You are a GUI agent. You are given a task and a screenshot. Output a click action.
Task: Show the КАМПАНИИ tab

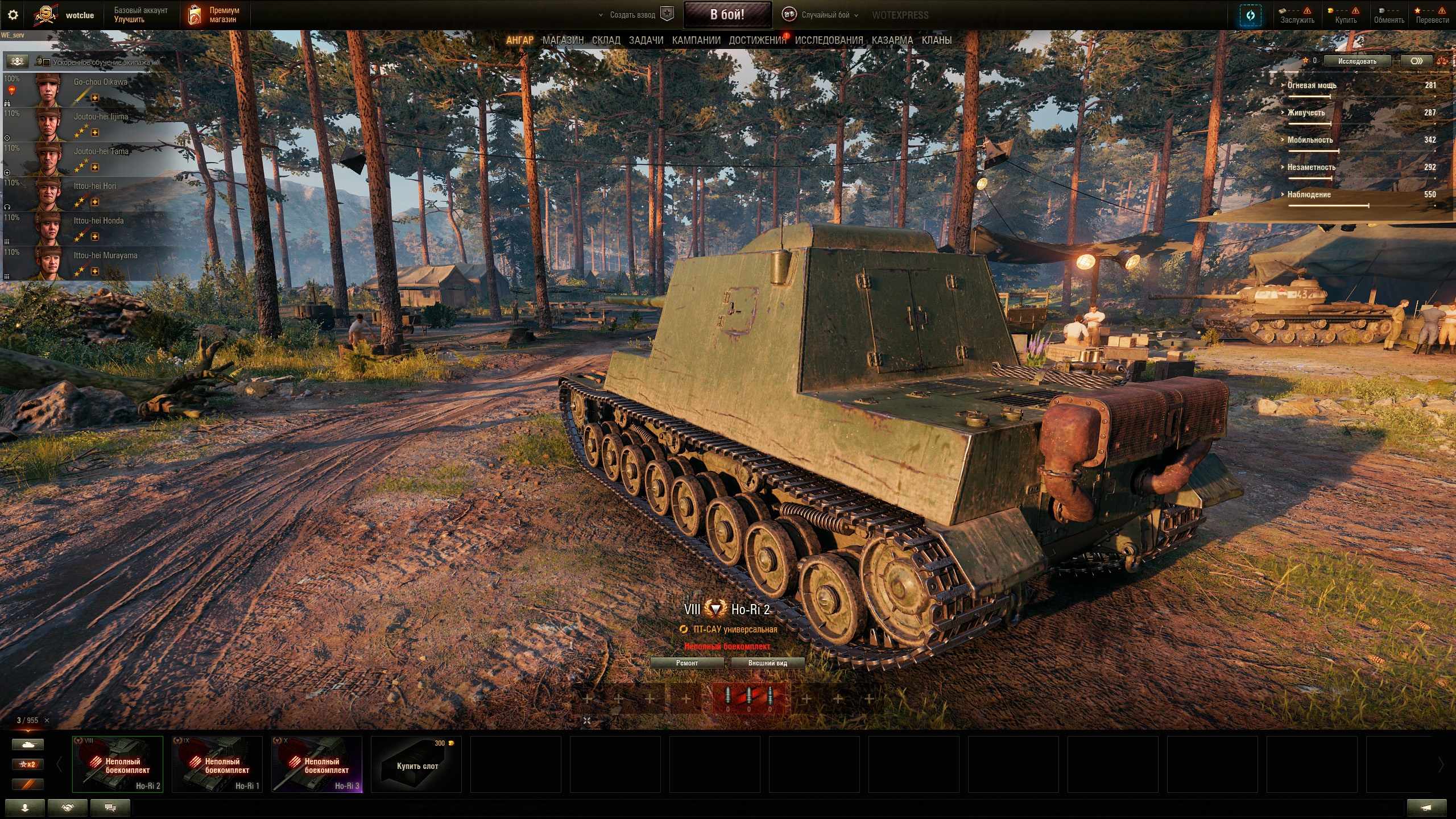tap(696, 40)
